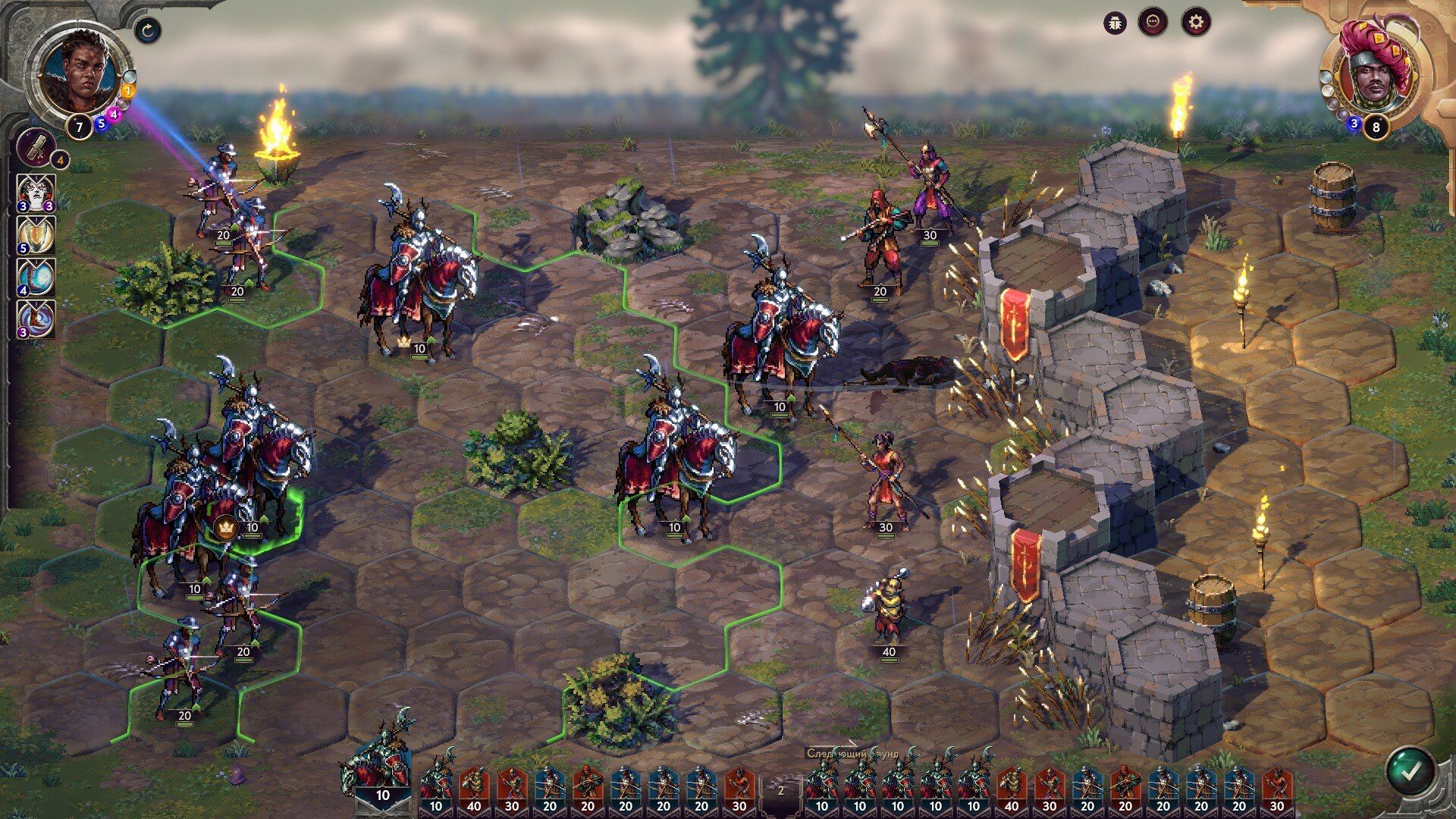Cast the blue swirl boot spell

click(36, 277)
